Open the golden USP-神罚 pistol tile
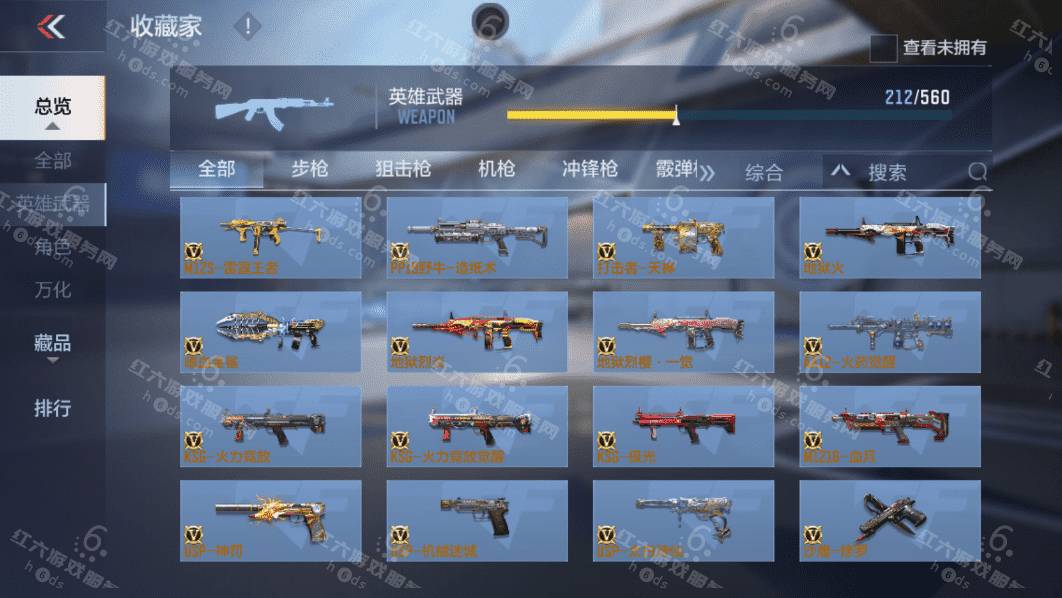 (271, 520)
